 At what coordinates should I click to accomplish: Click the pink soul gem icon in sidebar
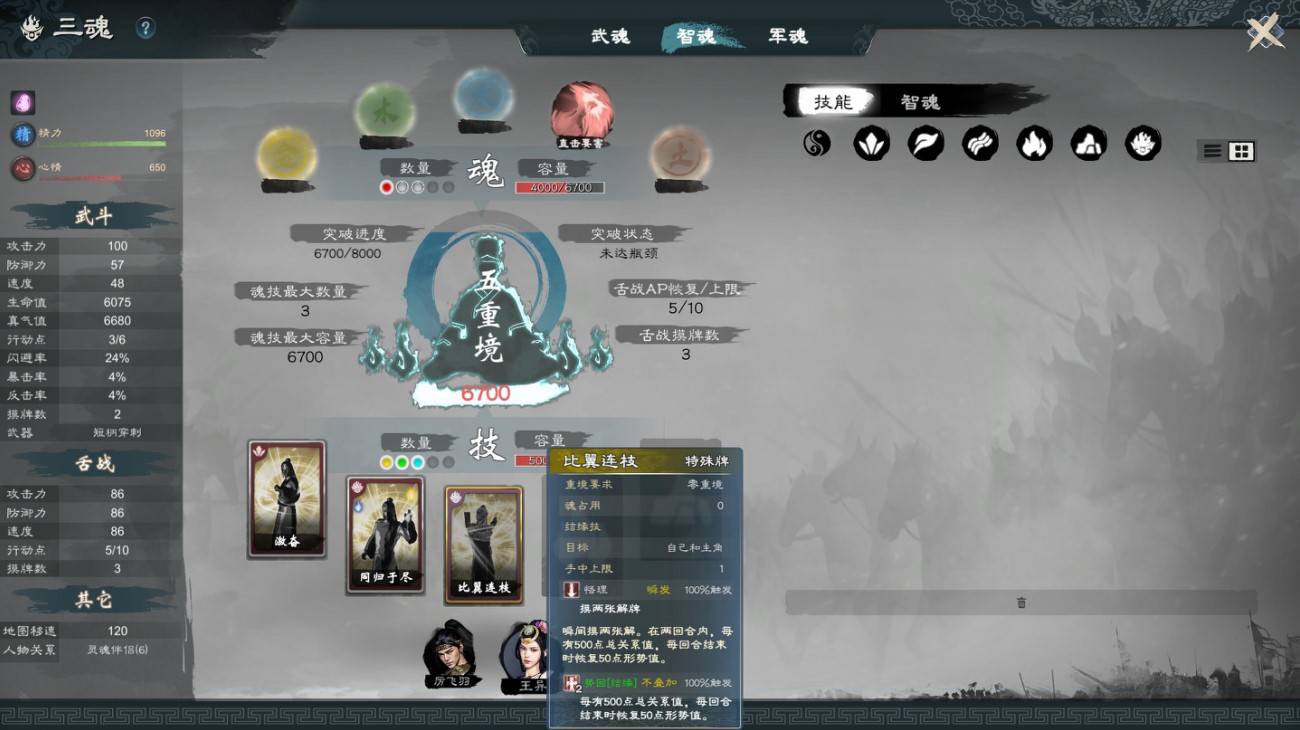point(22,102)
